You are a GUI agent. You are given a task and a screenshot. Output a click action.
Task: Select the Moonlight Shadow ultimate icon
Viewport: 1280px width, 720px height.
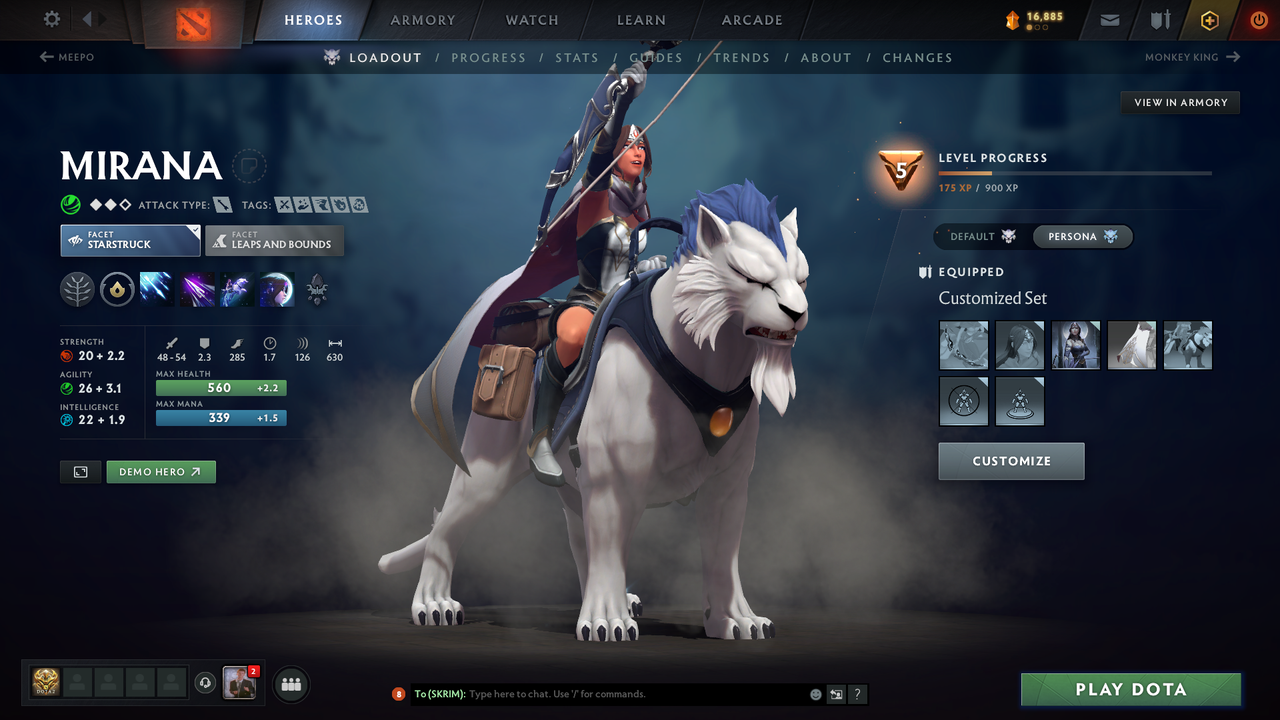[x=277, y=289]
